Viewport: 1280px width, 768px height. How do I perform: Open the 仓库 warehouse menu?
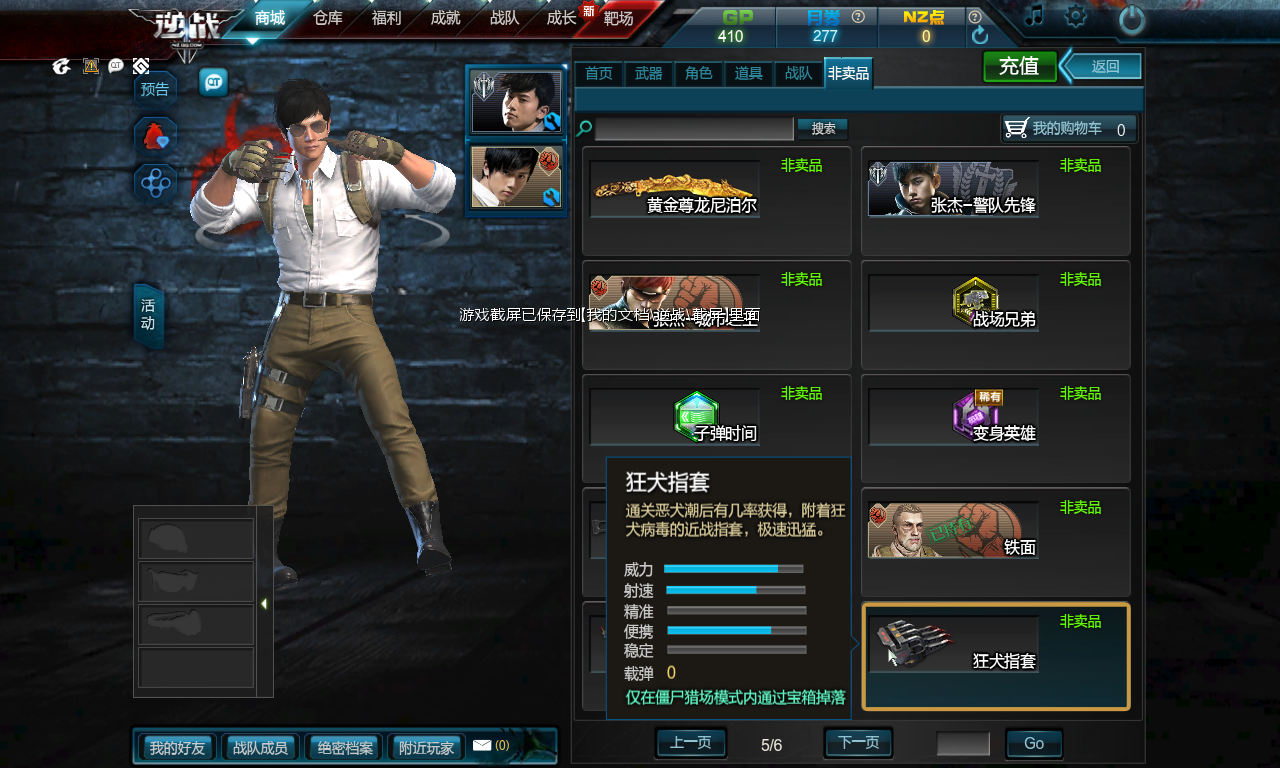[328, 17]
